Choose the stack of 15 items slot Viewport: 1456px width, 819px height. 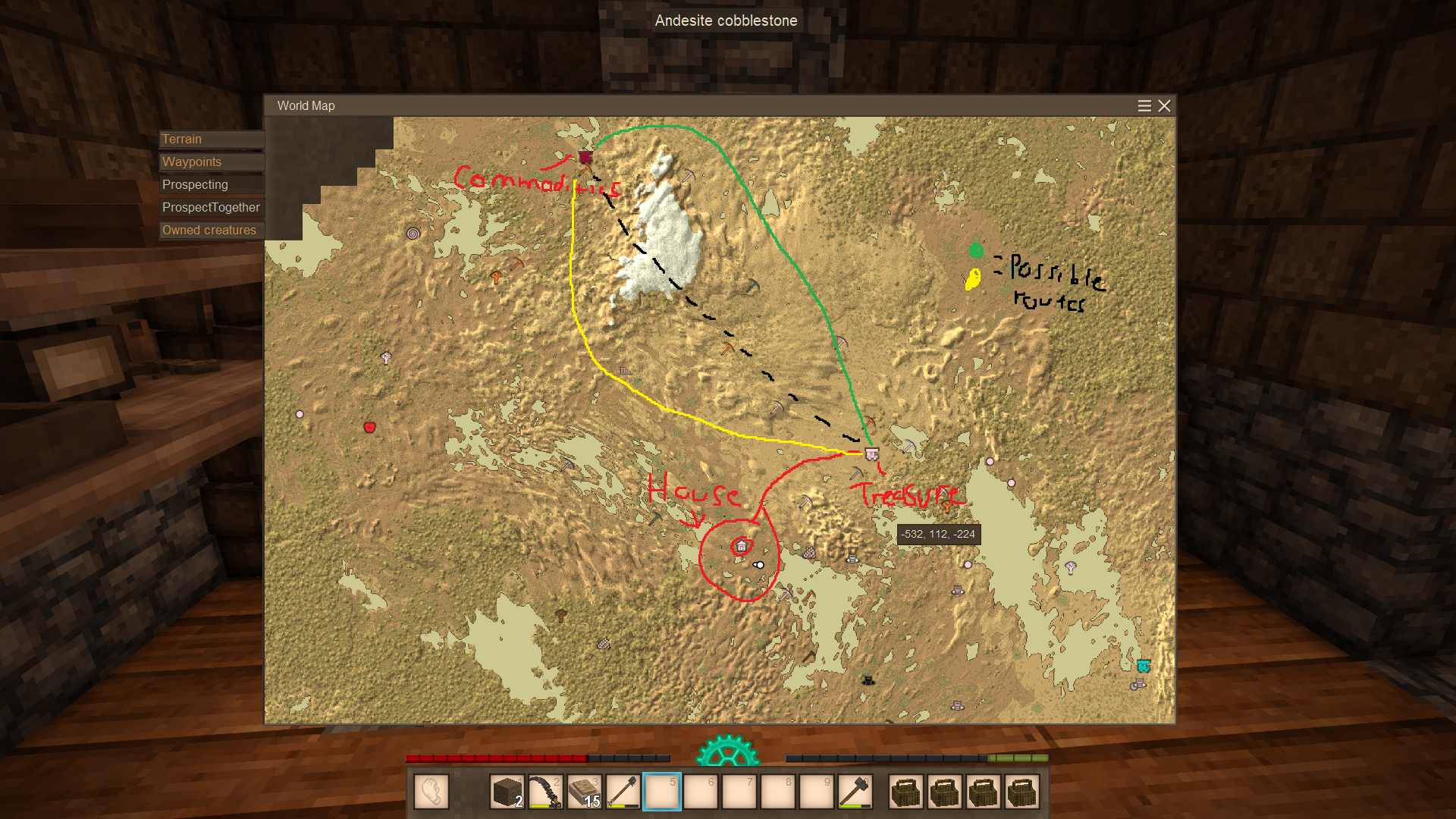click(584, 792)
